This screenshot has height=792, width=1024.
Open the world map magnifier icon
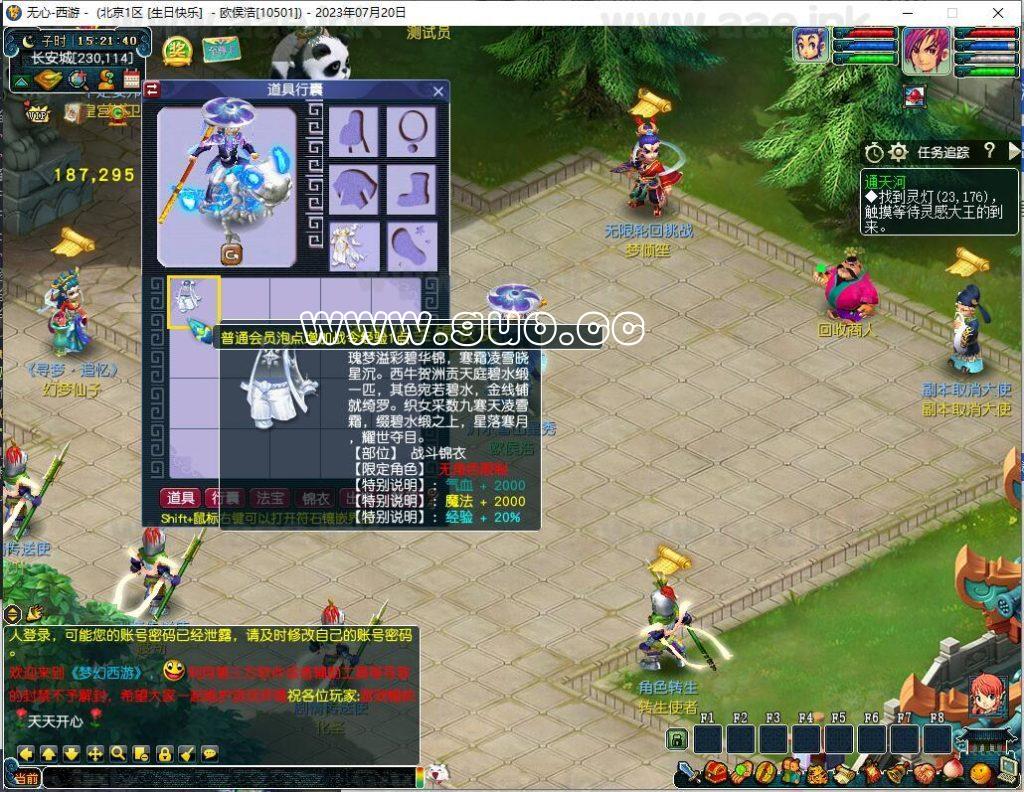point(78,79)
